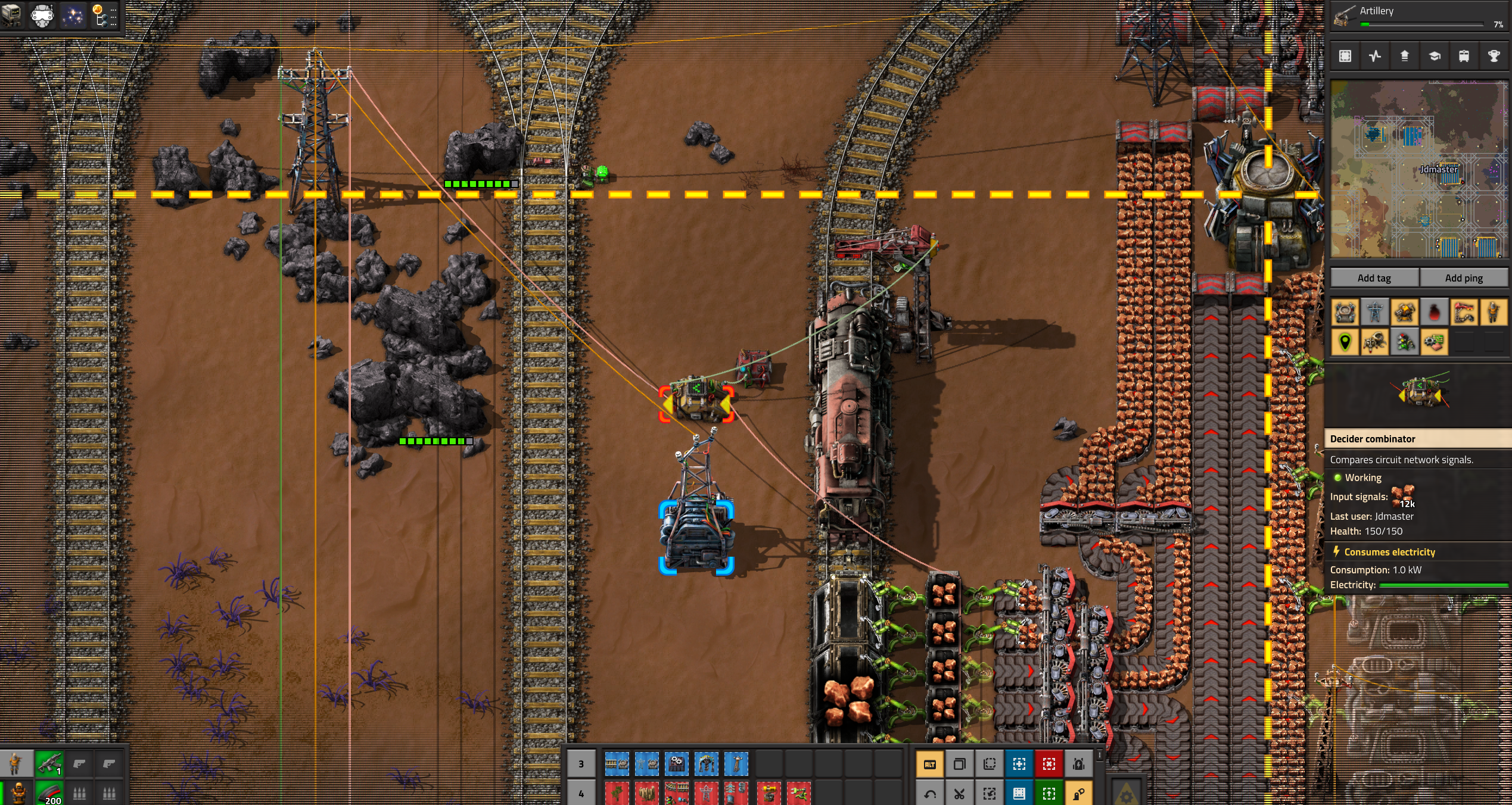Screen dimensions: 1512x805
Task: Click the minimap
Action: pyautogui.click(x=1419, y=170)
